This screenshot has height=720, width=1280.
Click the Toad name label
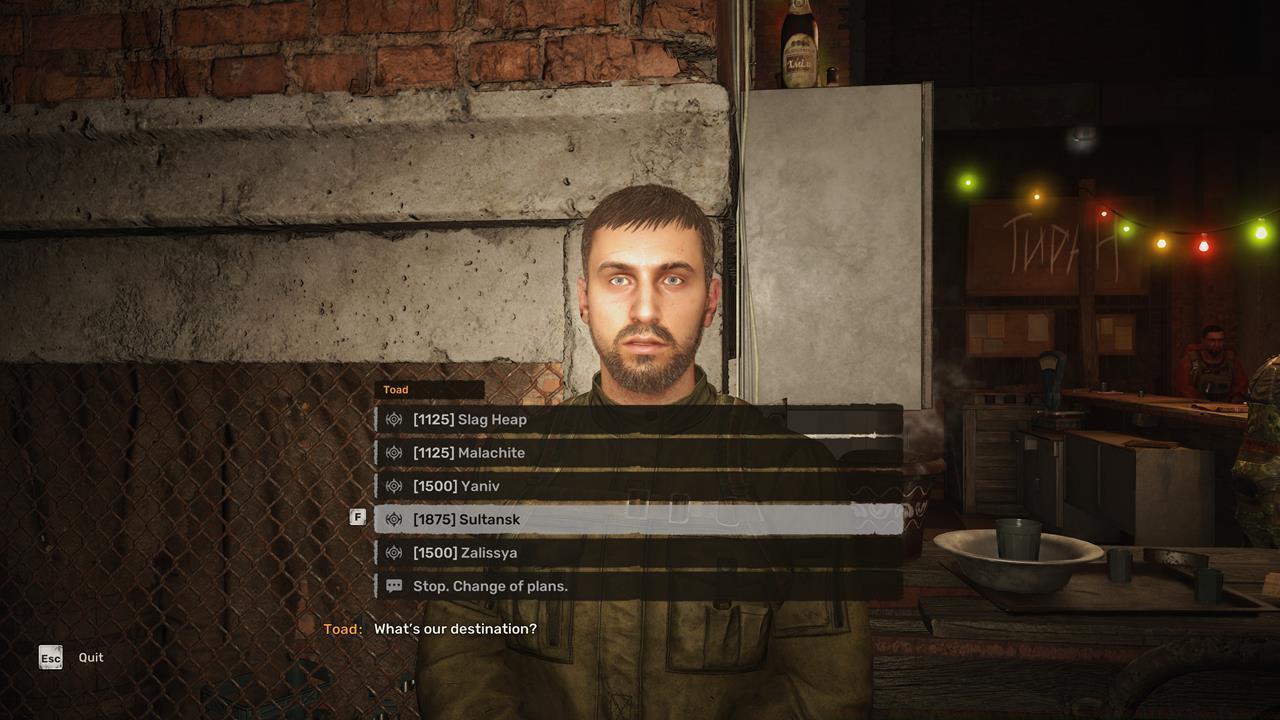[x=394, y=389]
